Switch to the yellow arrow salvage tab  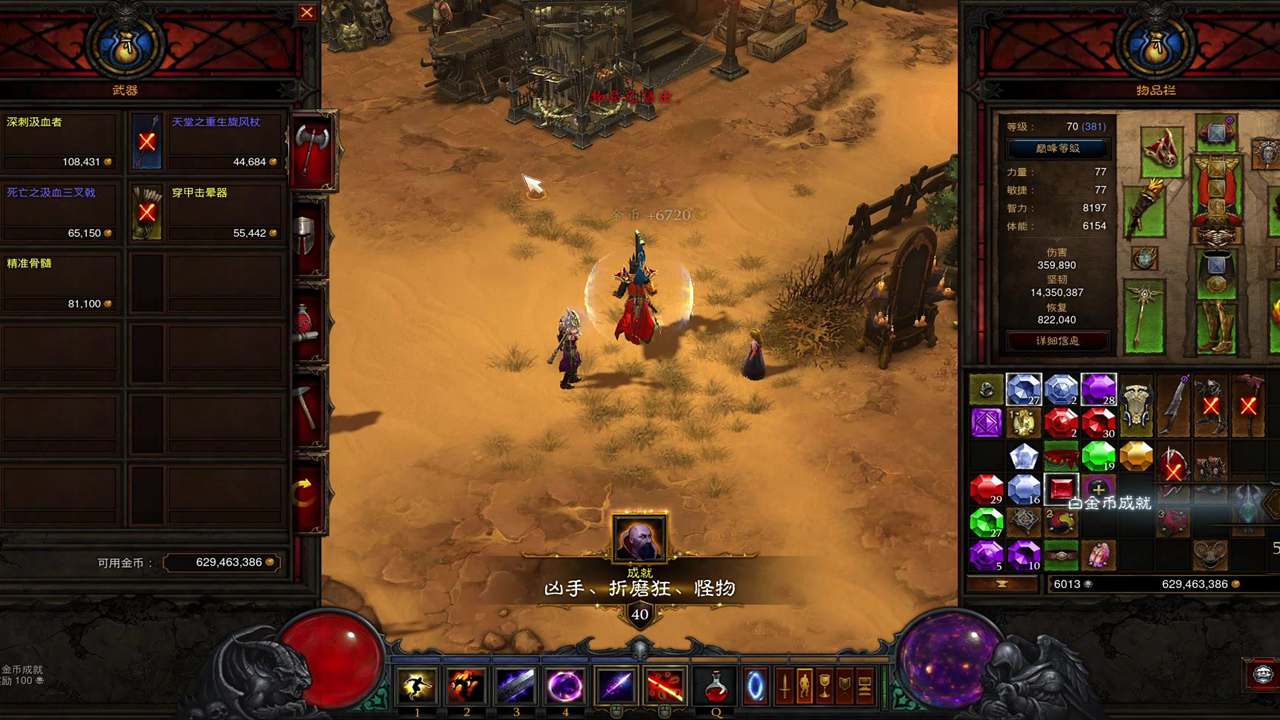coord(307,491)
